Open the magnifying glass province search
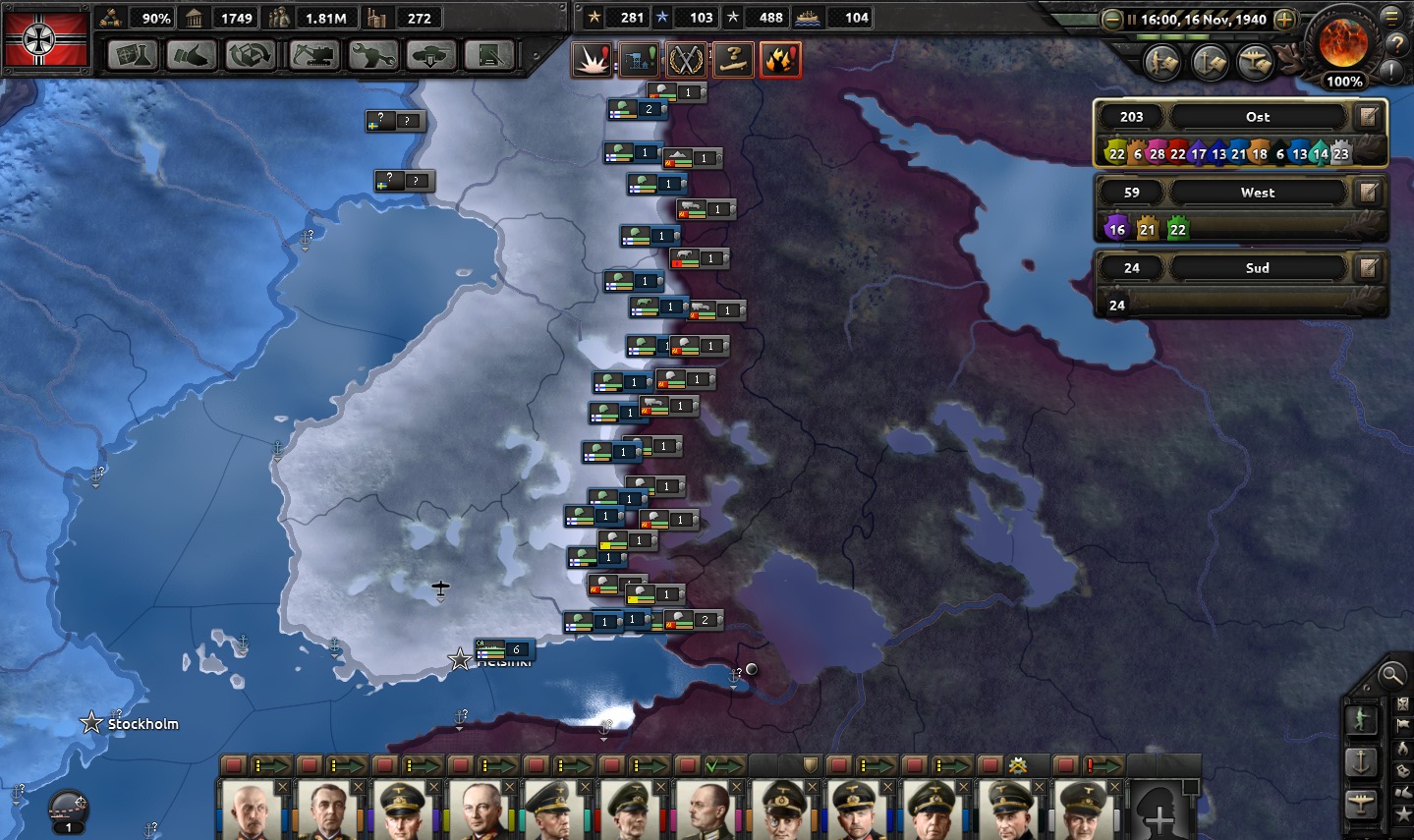The height and width of the screenshot is (840, 1414). (1391, 674)
